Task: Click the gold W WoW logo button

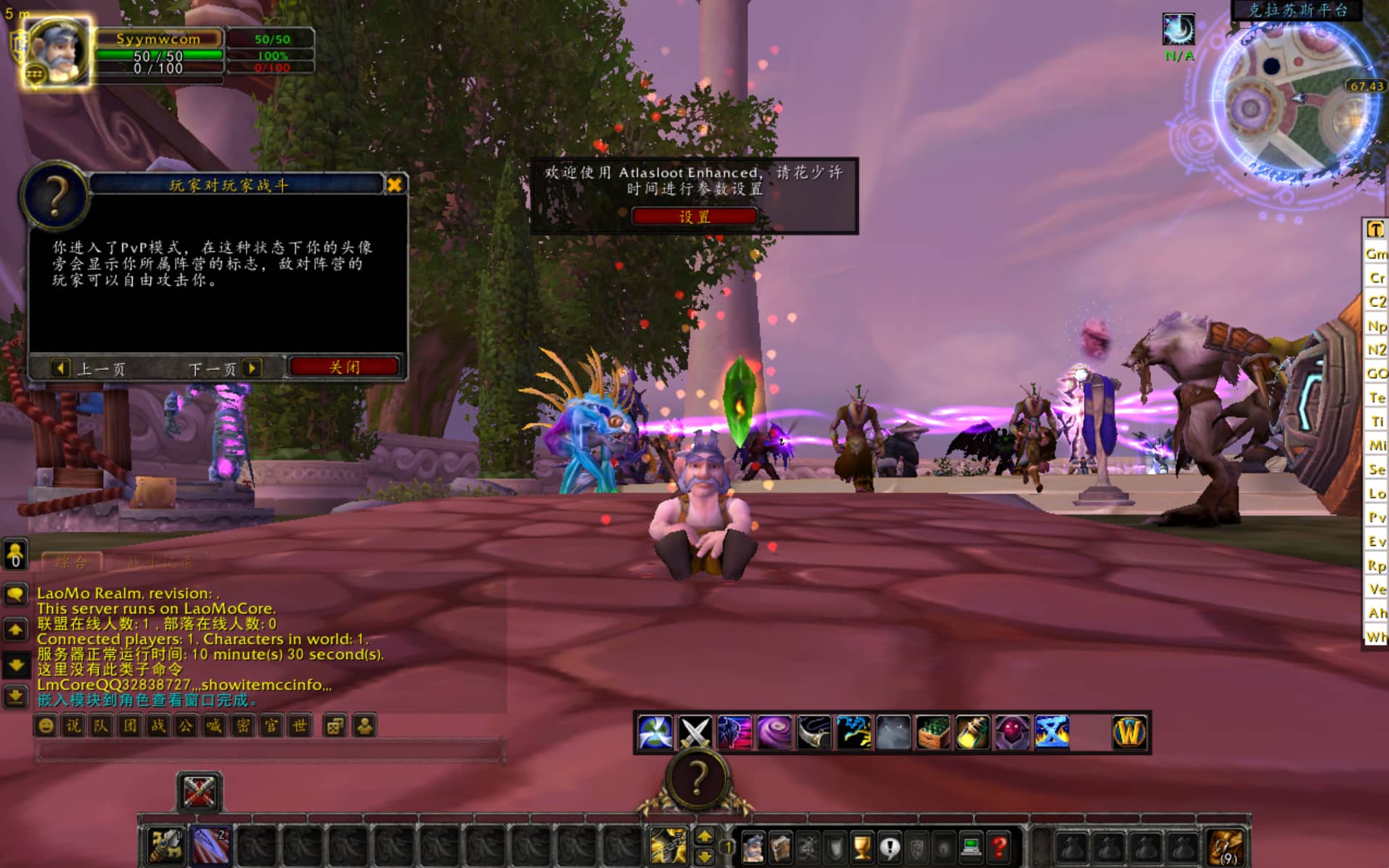Action: [1129, 732]
